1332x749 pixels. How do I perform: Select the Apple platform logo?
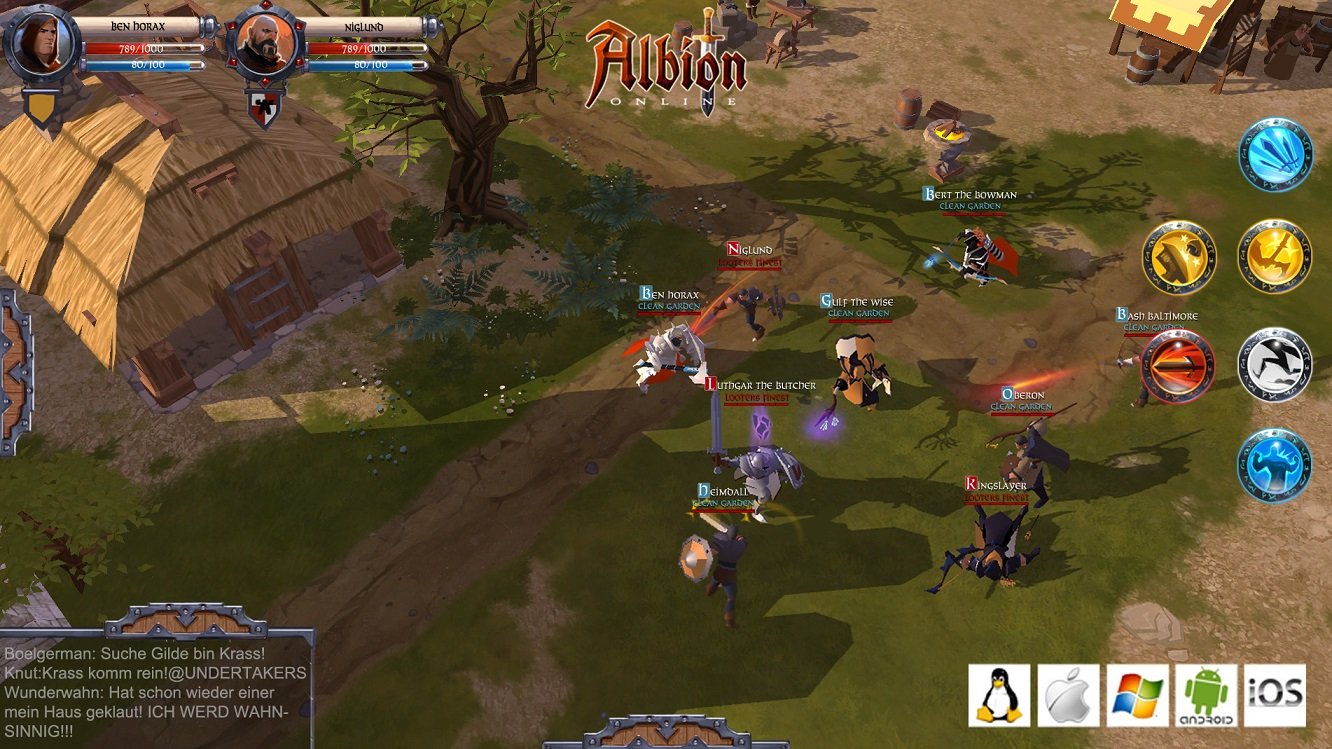pyautogui.click(x=1066, y=692)
